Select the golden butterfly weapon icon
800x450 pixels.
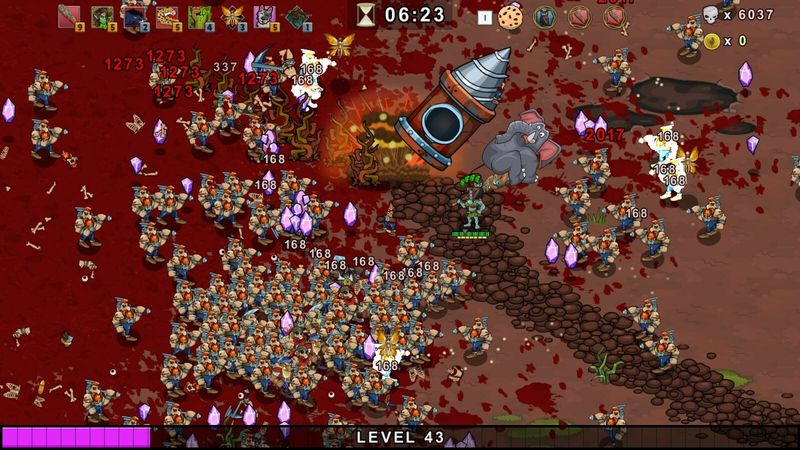[x=232, y=15]
